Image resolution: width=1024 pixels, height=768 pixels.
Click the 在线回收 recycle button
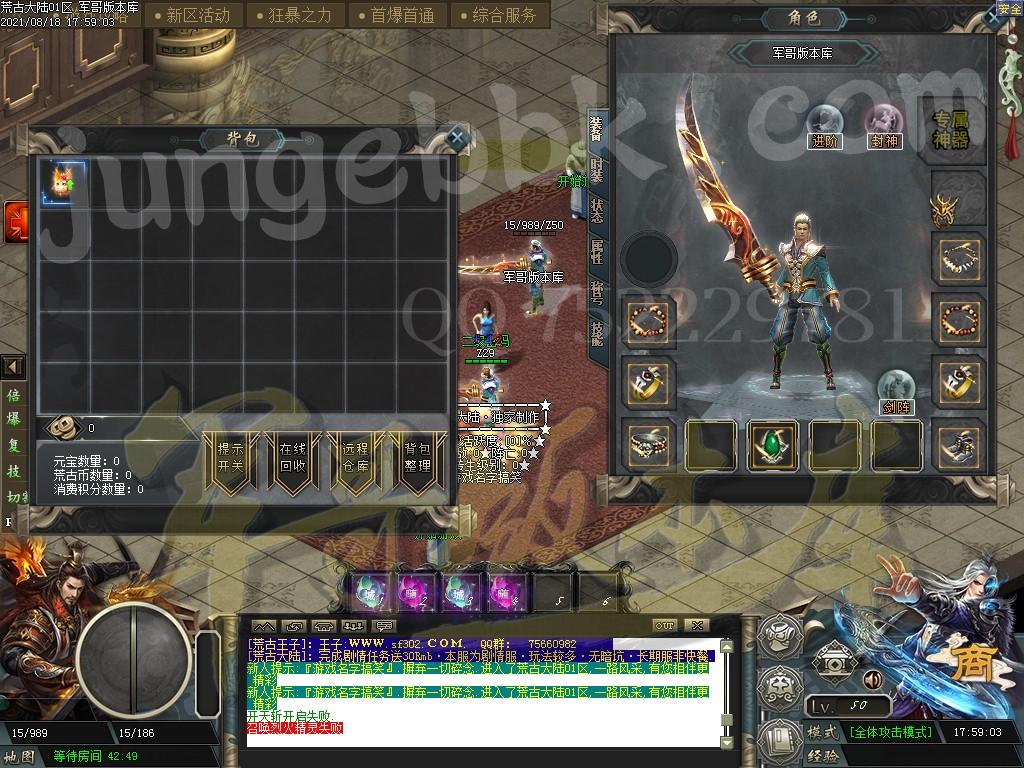[x=292, y=458]
